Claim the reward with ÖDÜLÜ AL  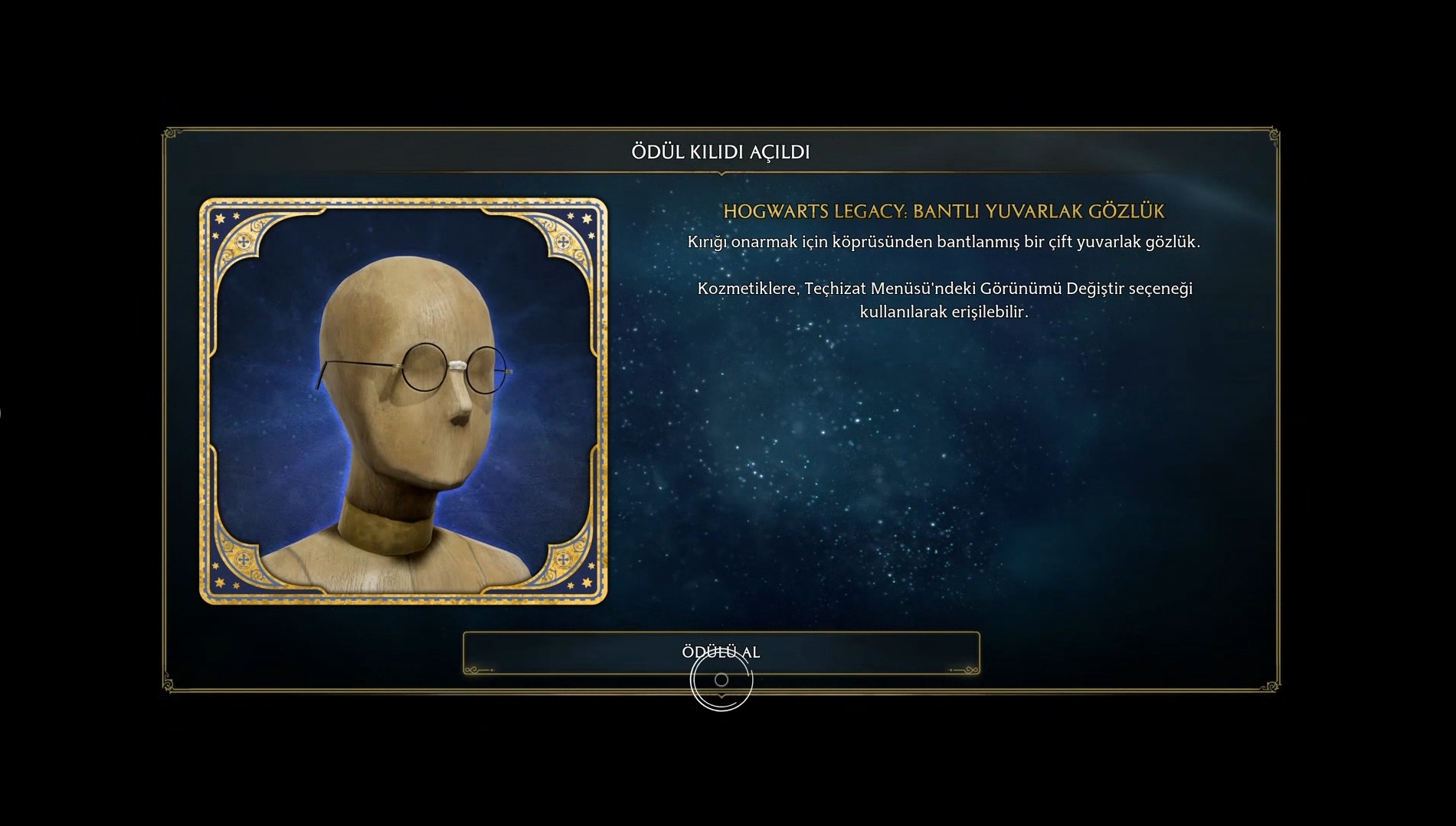(x=721, y=652)
